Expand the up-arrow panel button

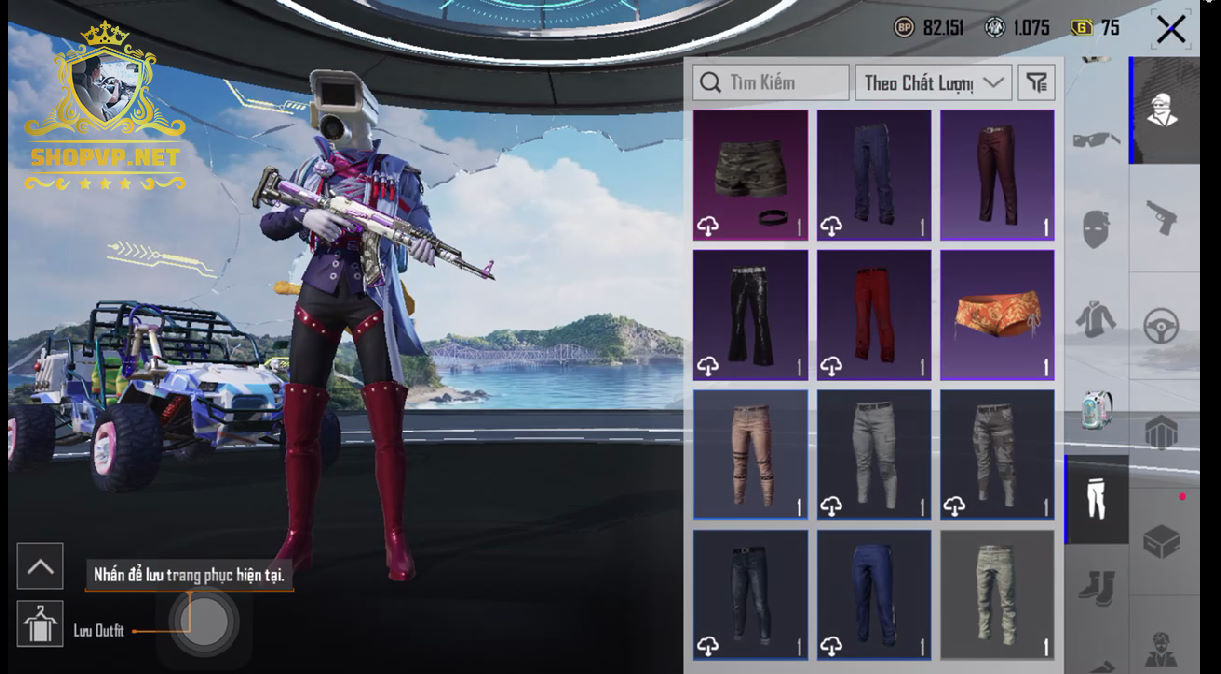40,567
